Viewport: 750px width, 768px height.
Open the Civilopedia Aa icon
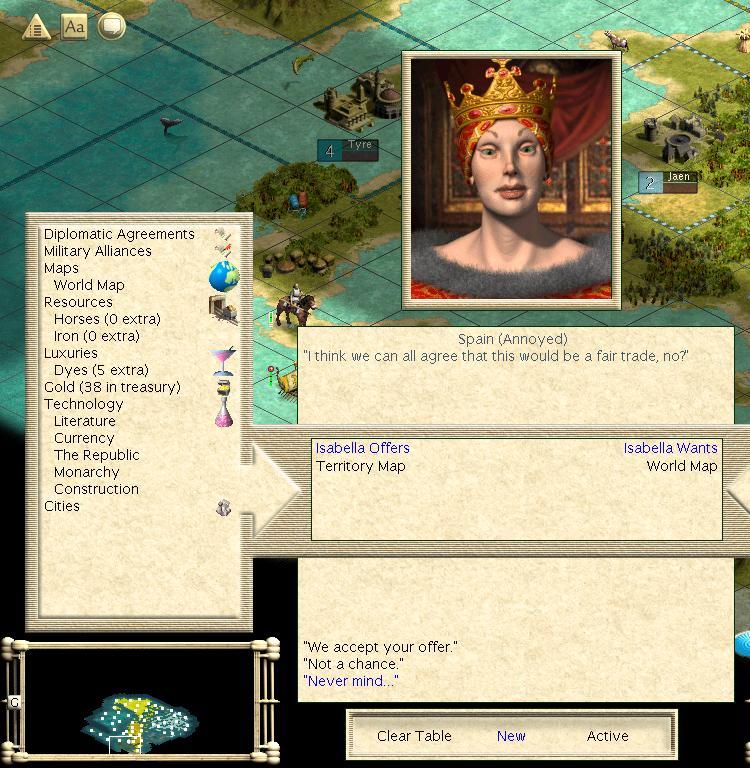(74, 27)
